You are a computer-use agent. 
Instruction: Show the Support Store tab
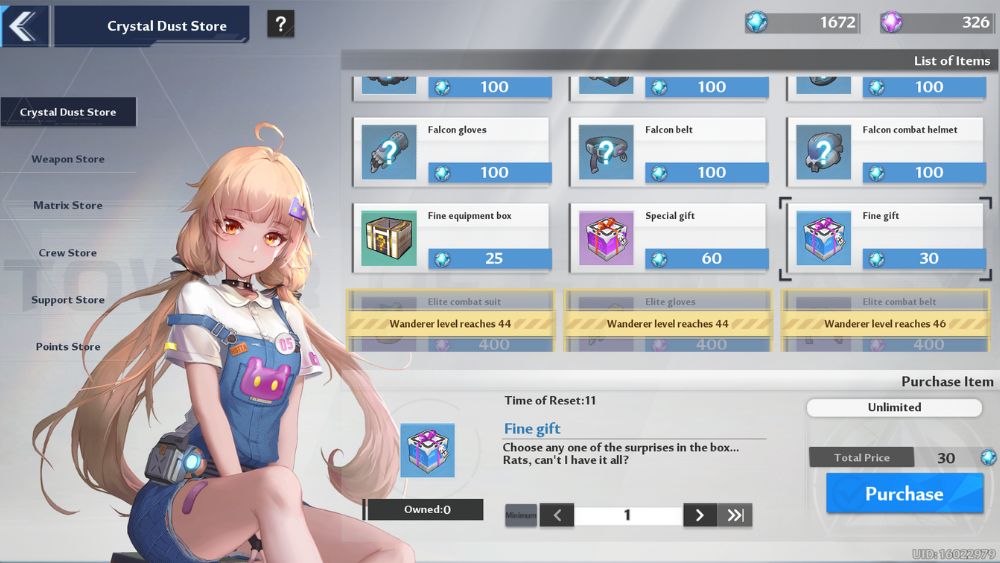68,300
